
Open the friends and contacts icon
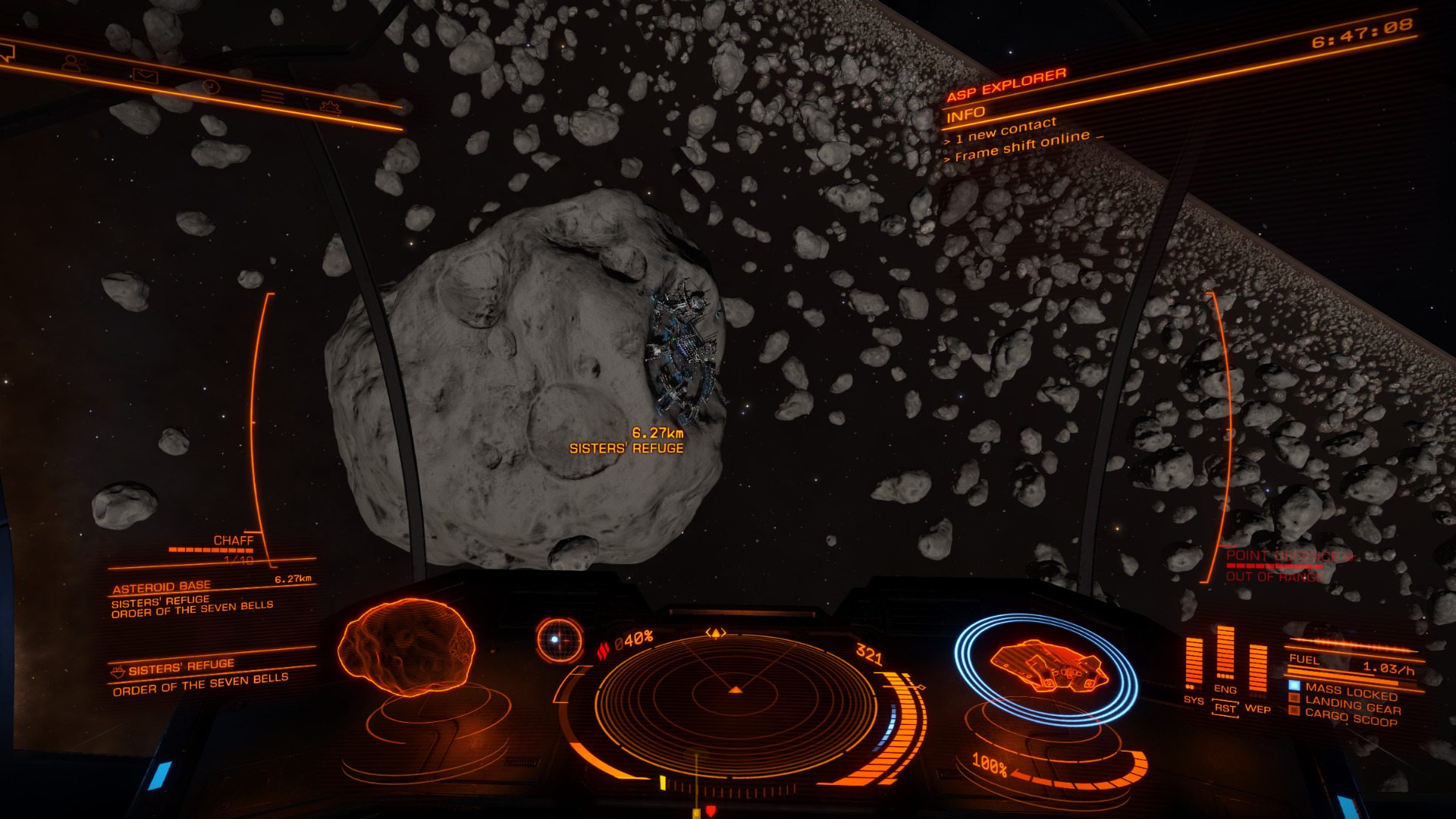click(73, 64)
